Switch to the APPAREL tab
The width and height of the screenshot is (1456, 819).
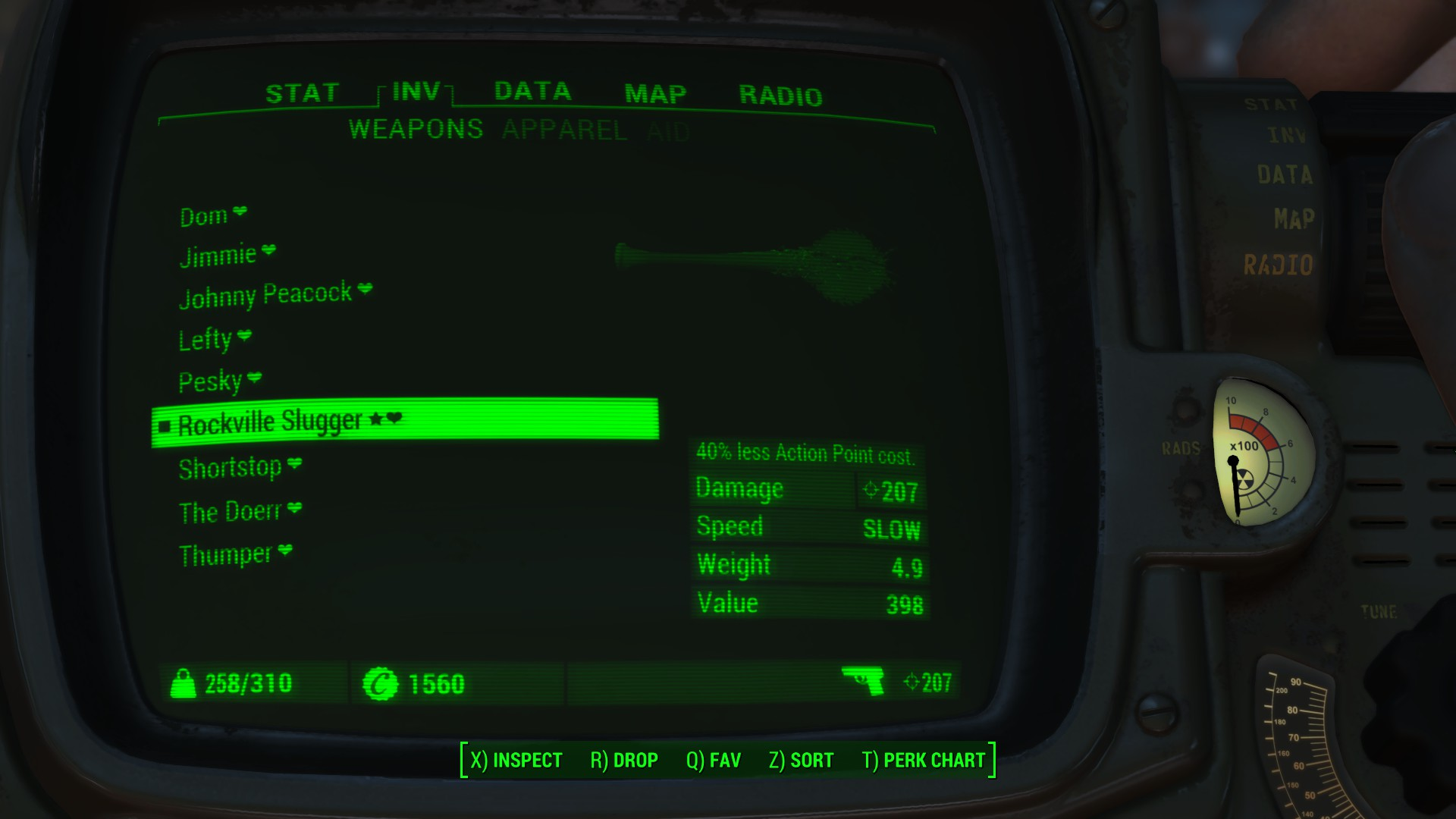566,130
